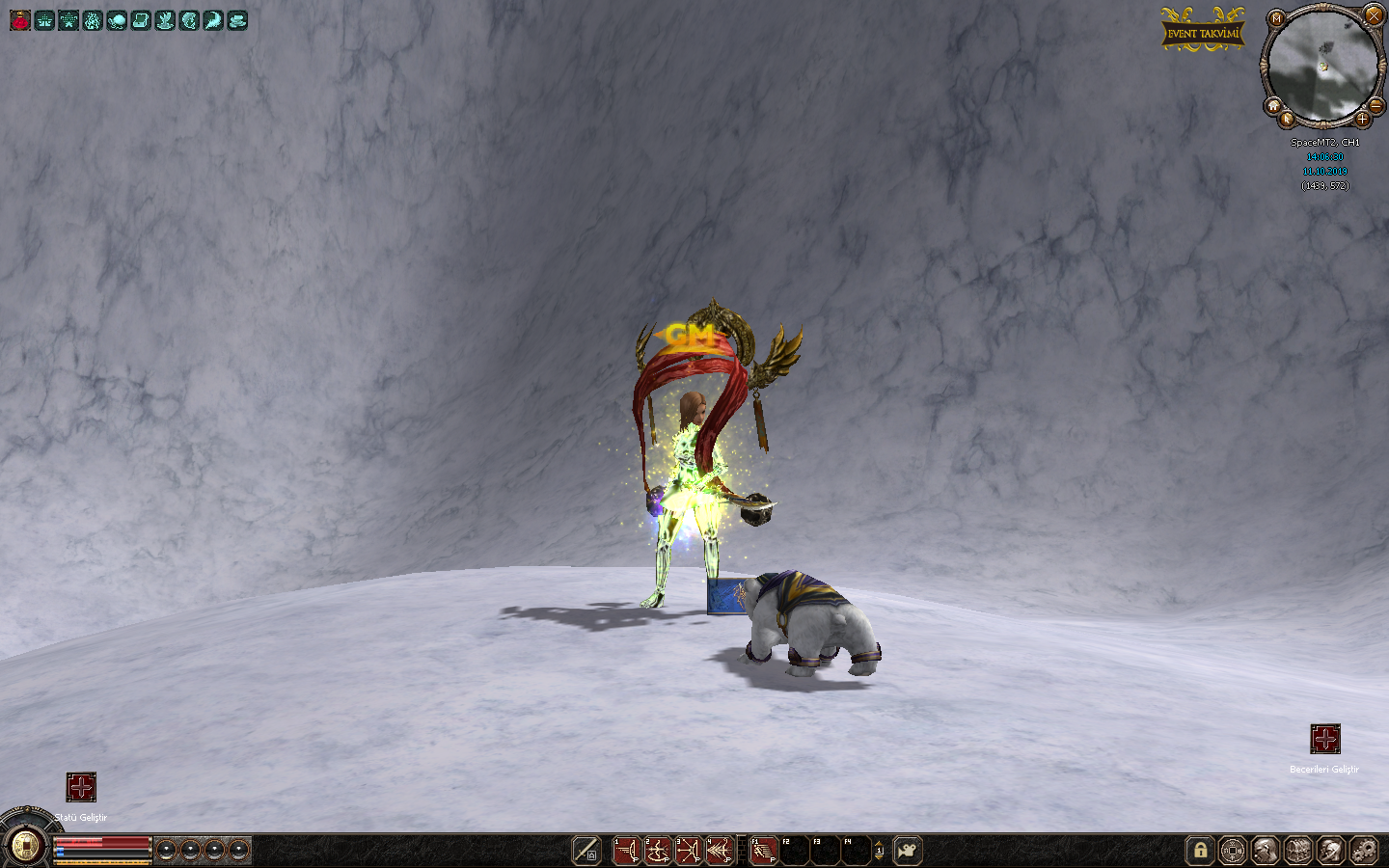Open the system settings gear button
Image resolution: width=1389 pixels, height=868 pixels.
pyautogui.click(x=1364, y=851)
